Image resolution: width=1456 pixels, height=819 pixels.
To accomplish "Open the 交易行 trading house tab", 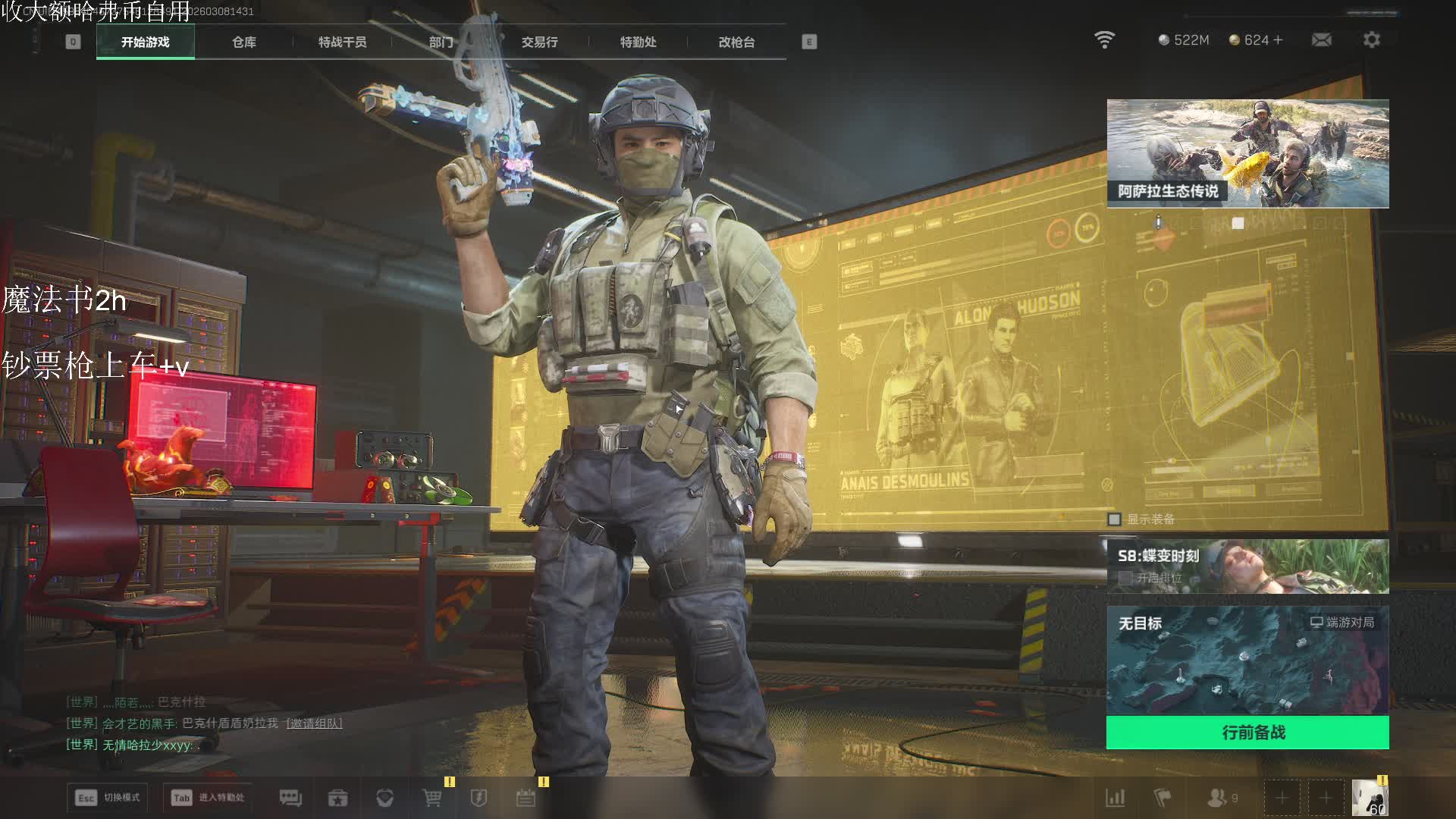I will (539, 42).
